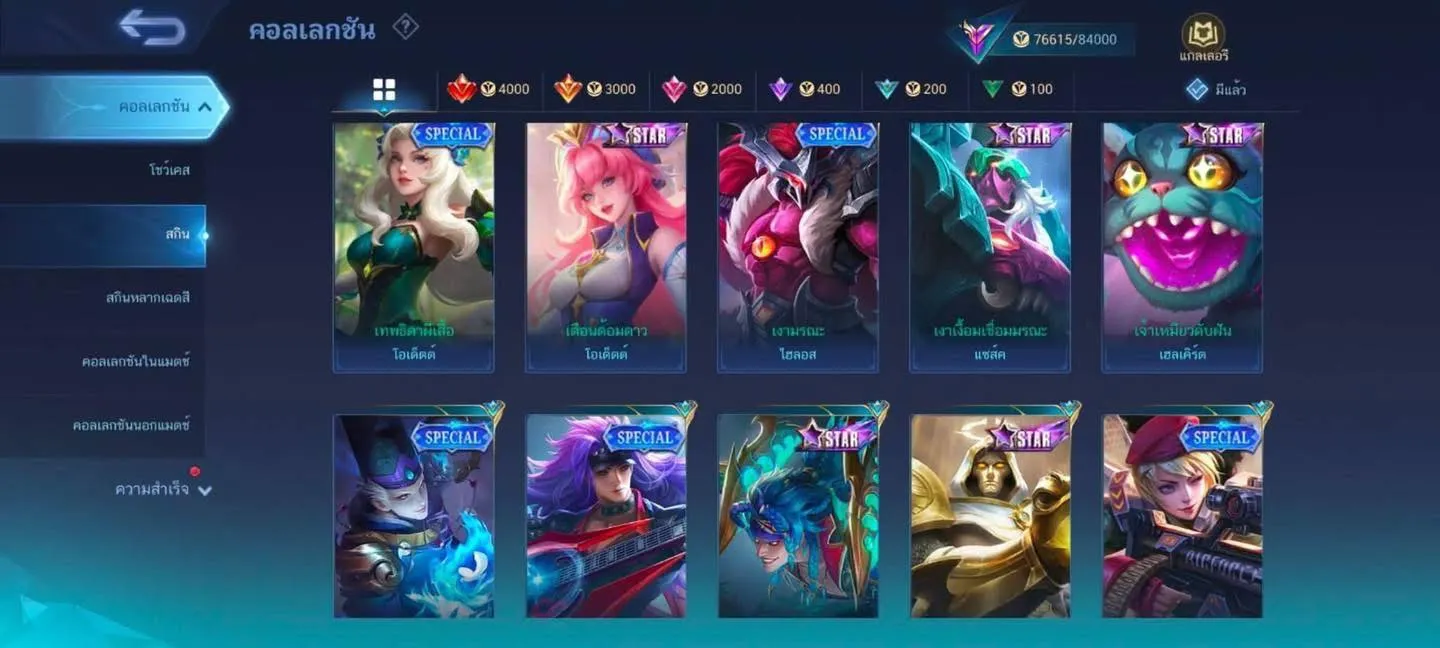Screen dimensions: 1440x648
Task: Go back using the return arrow
Action: 152,27
